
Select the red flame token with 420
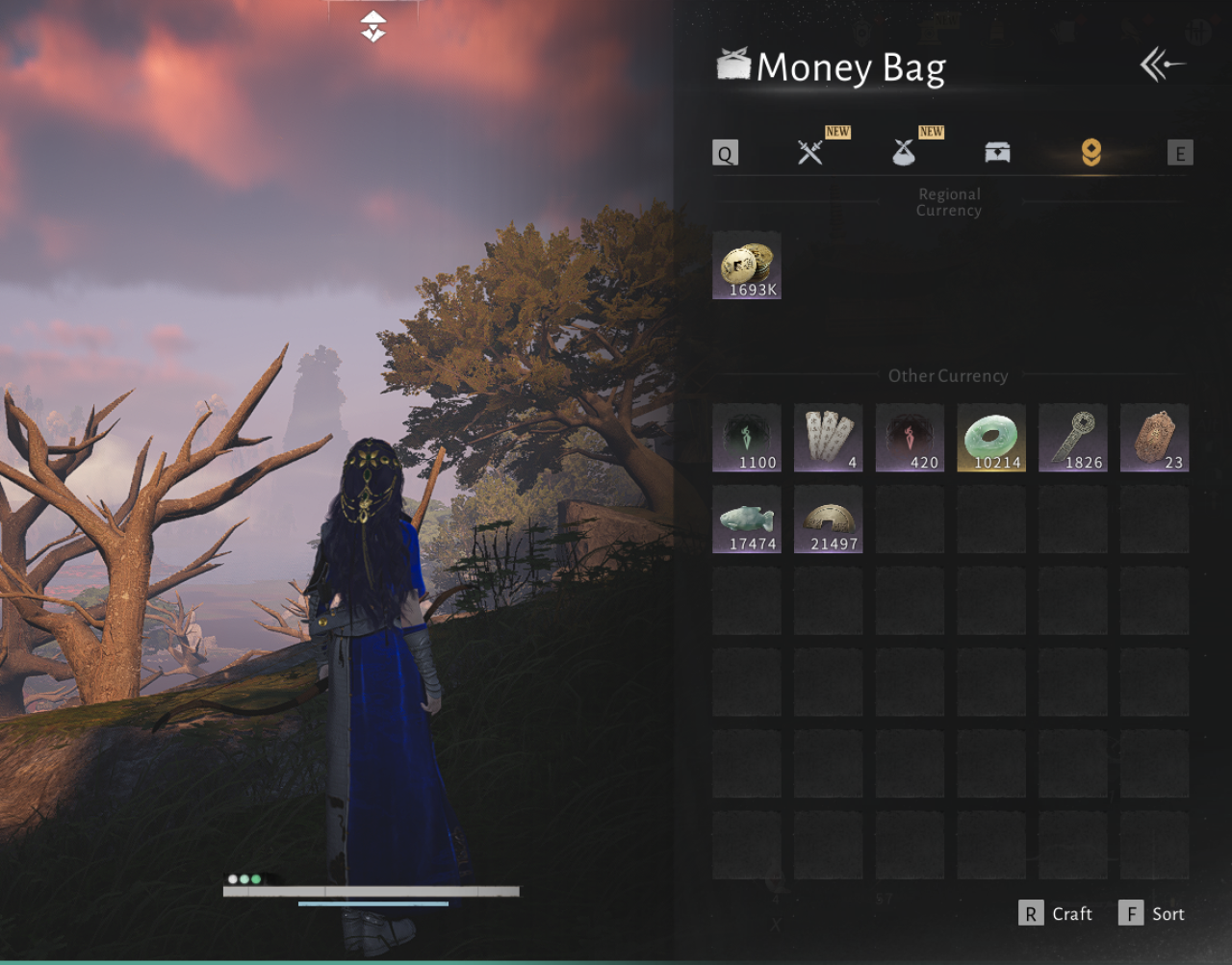[911, 438]
